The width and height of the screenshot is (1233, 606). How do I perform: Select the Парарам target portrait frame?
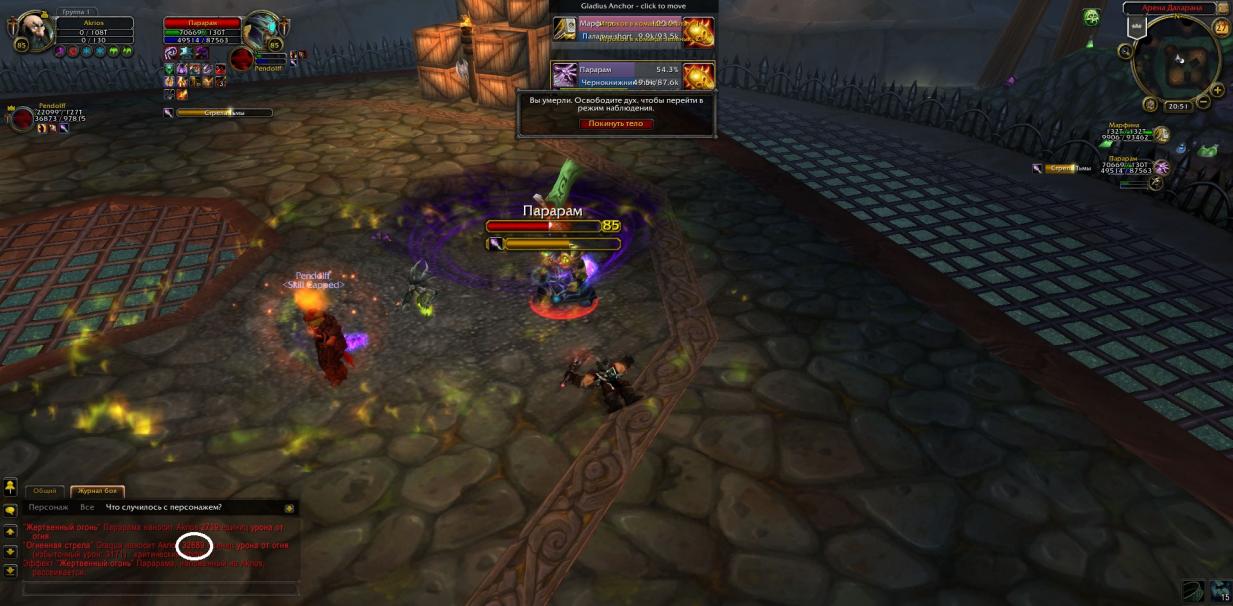(x=263, y=31)
